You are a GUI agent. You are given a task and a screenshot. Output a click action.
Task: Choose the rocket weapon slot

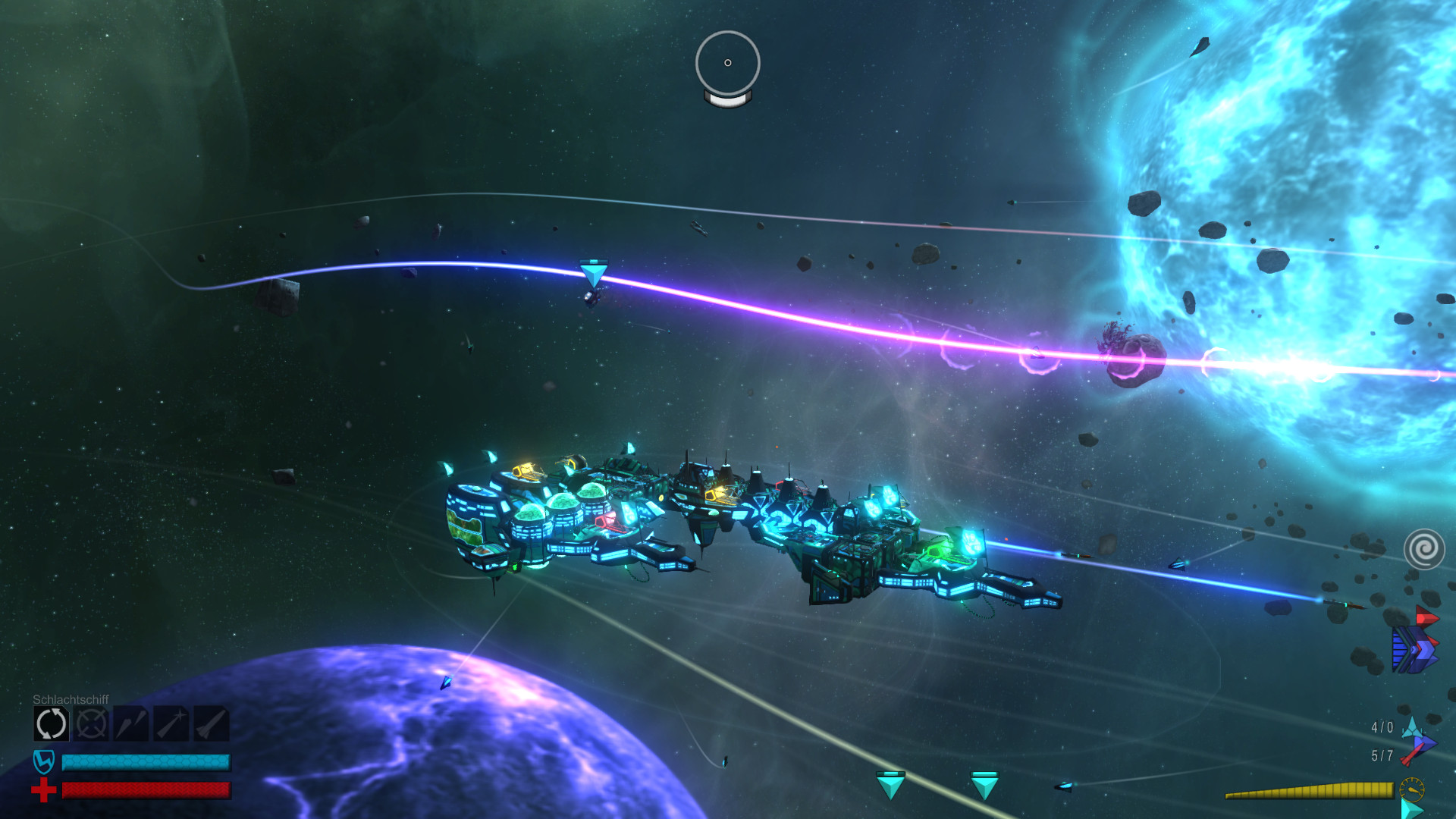pyautogui.click(x=212, y=723)
